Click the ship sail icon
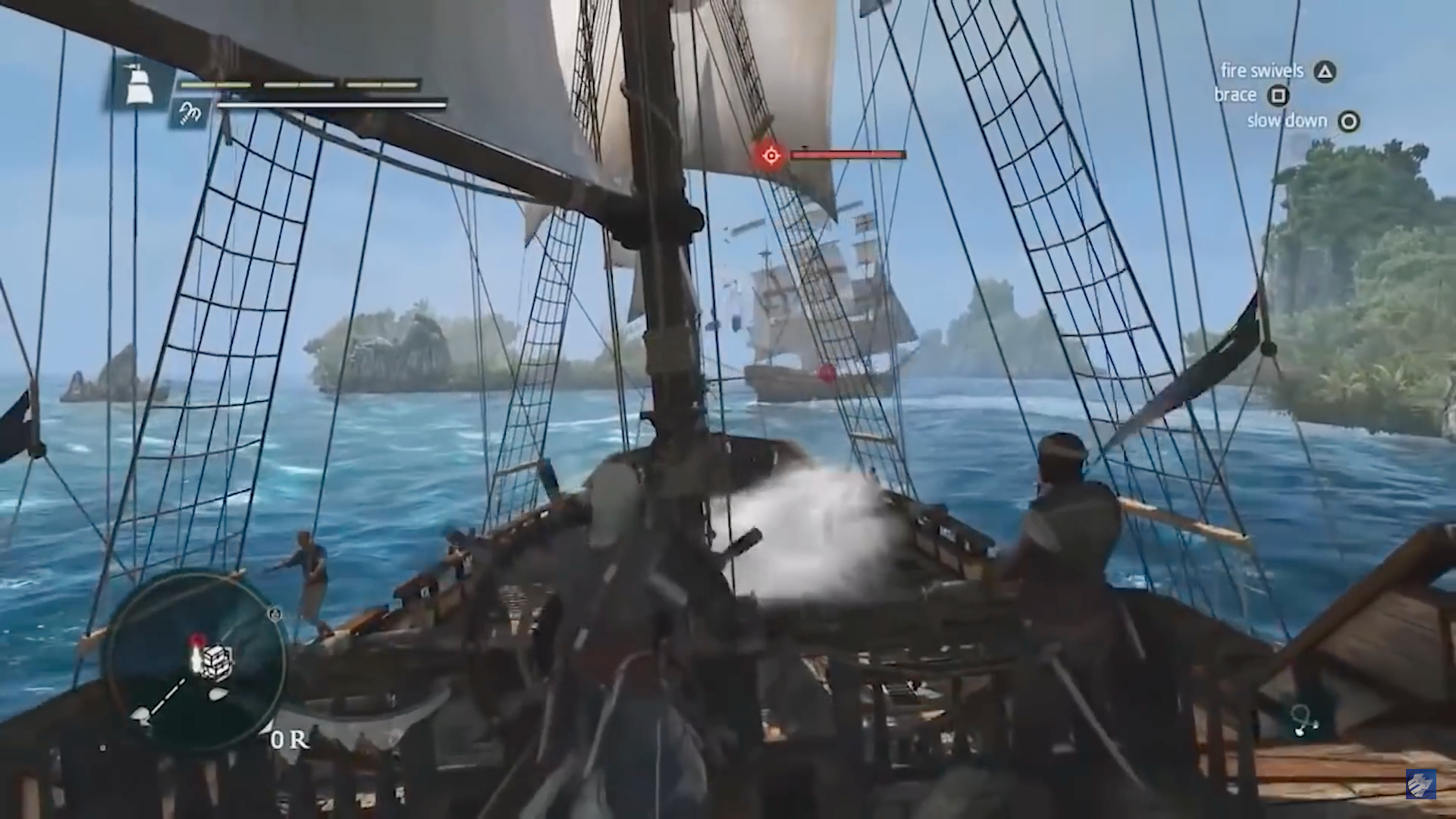The height and width of the screenshot is (819, 1456). [140, 82]
